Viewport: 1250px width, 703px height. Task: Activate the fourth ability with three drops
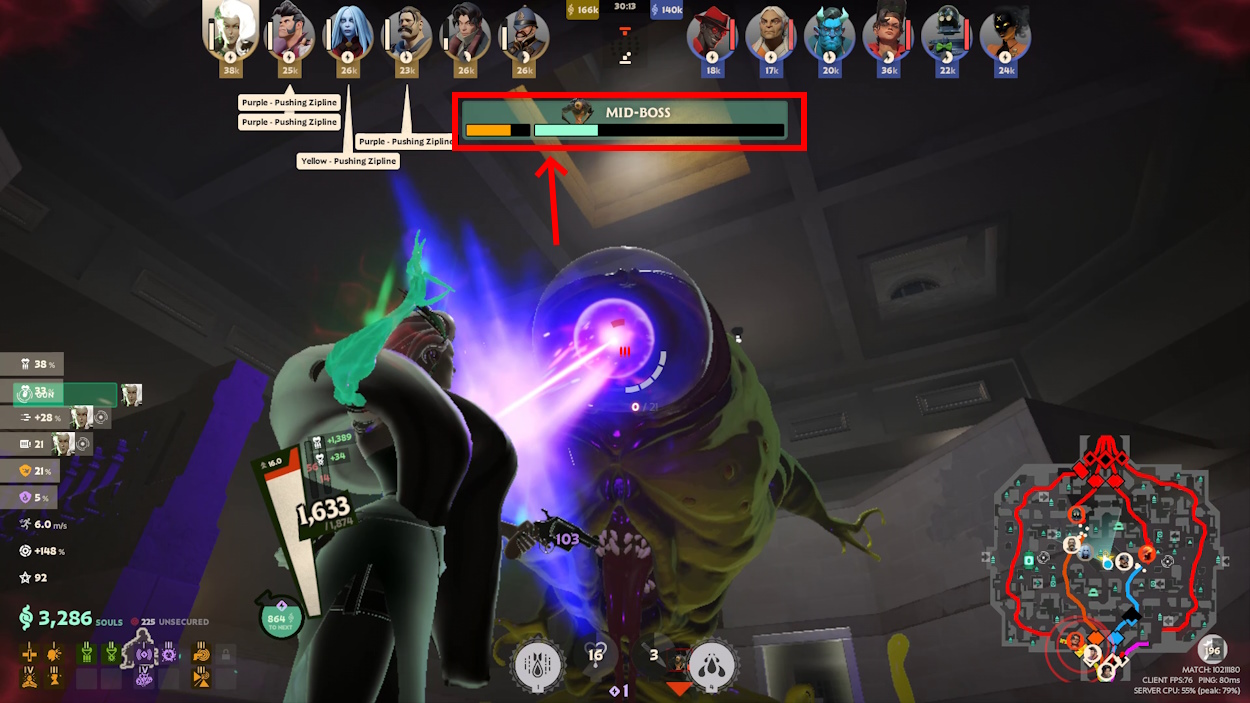pyautogui.click(x=711, y=665)
